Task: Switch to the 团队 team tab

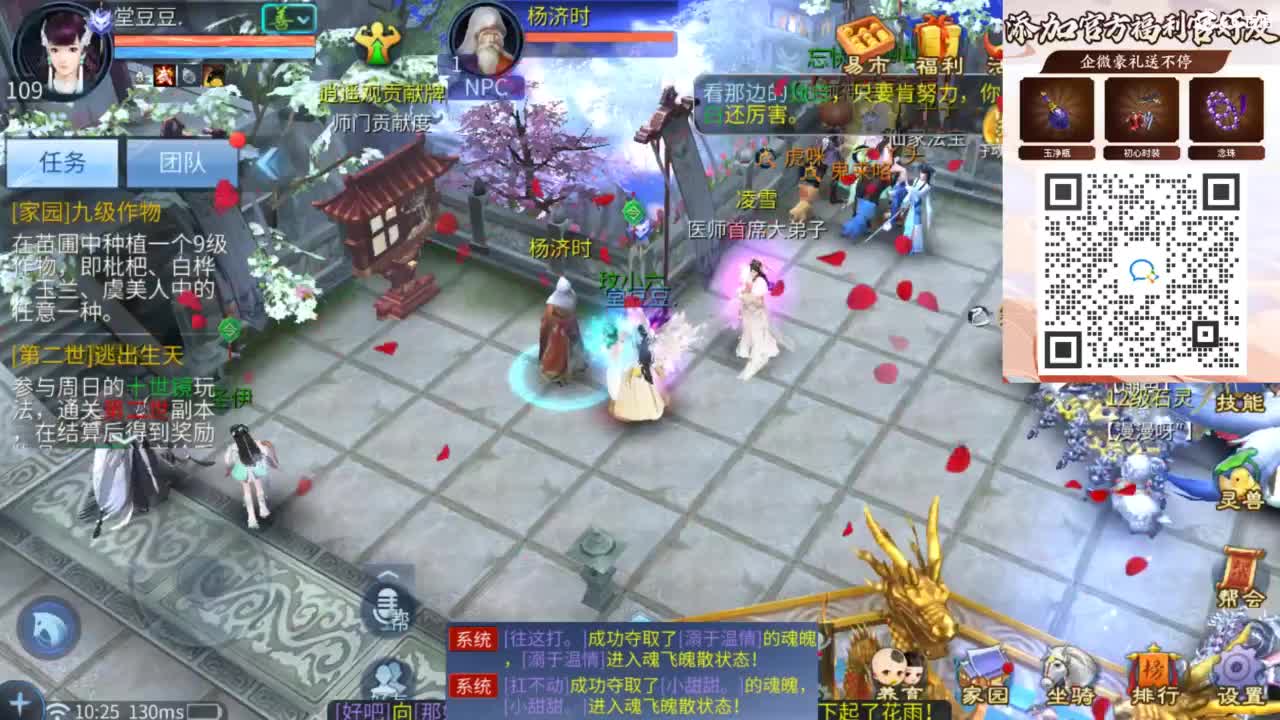Action: click(182, 162)
